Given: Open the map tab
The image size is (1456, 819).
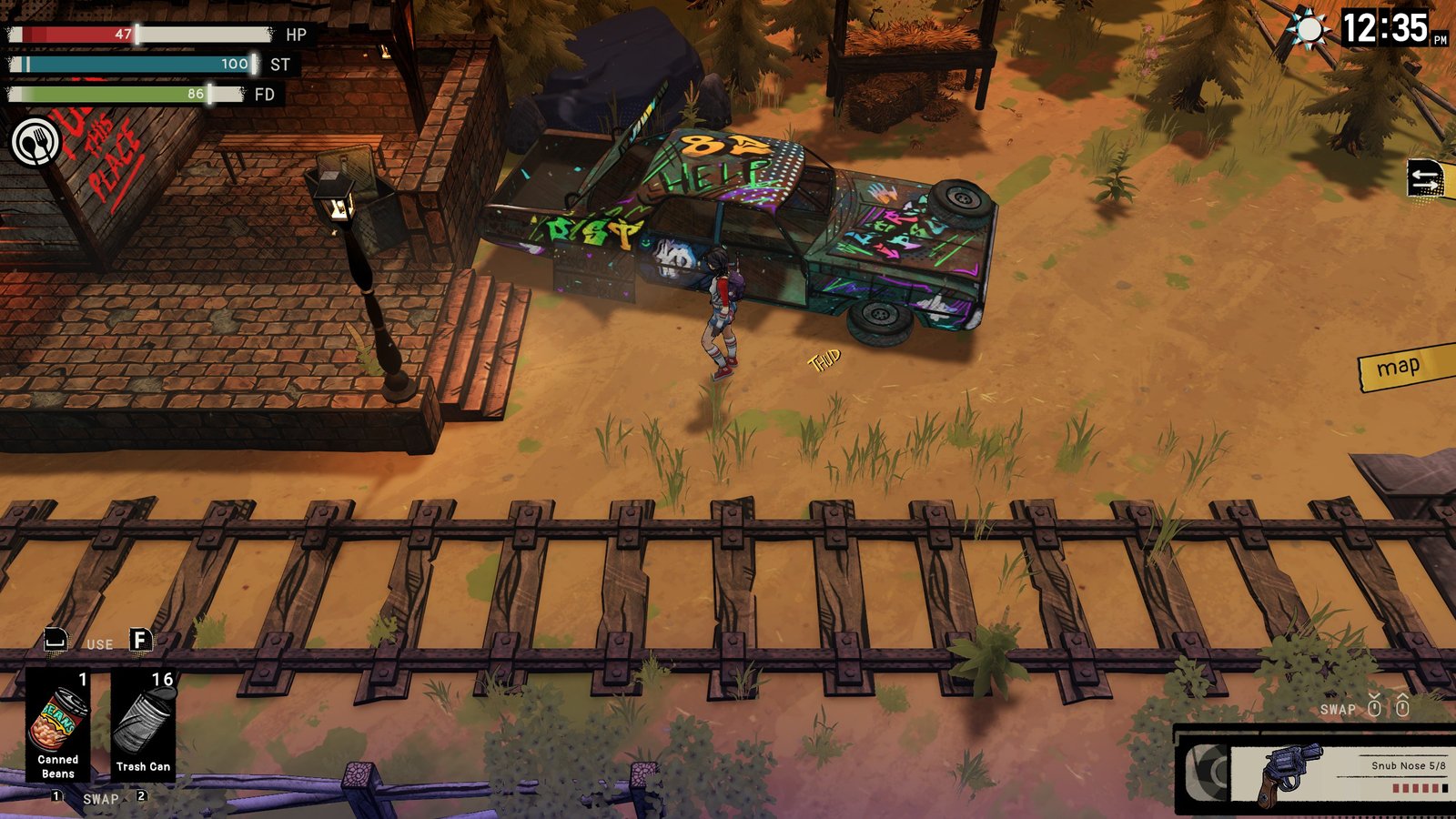Looking at the screenshot, I should [1402, 367].
